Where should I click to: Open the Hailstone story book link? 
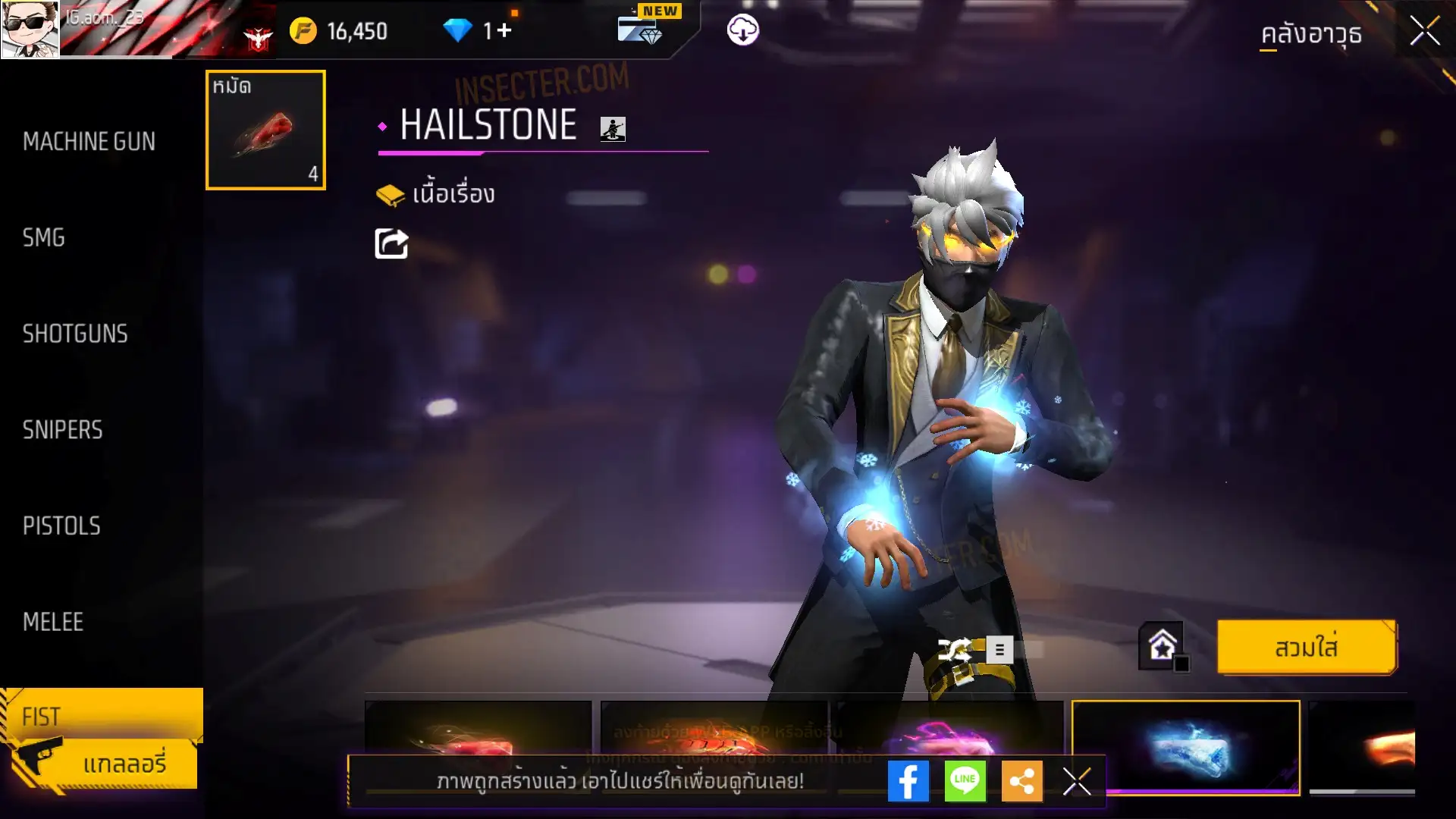pyautogui.click(x=436, y=195)
